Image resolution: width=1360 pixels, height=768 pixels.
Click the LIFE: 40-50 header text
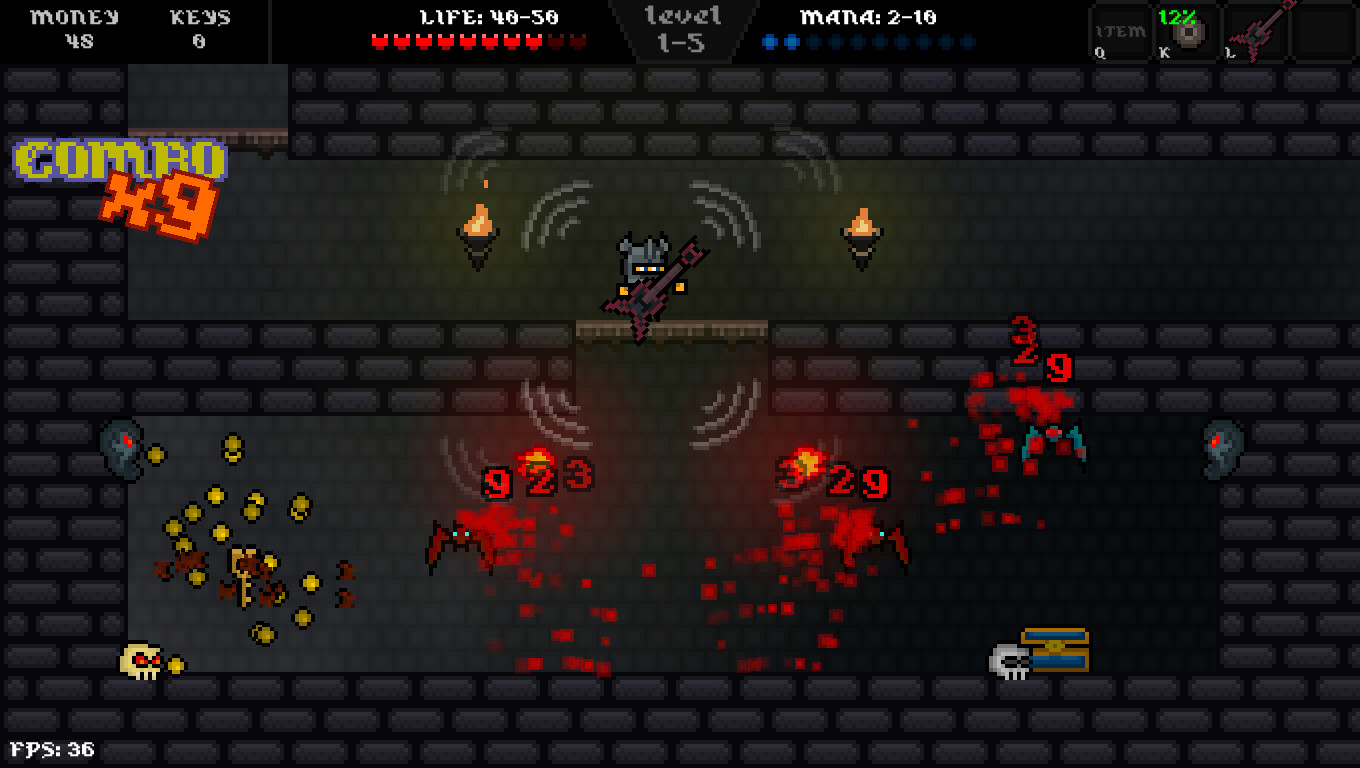487,16
